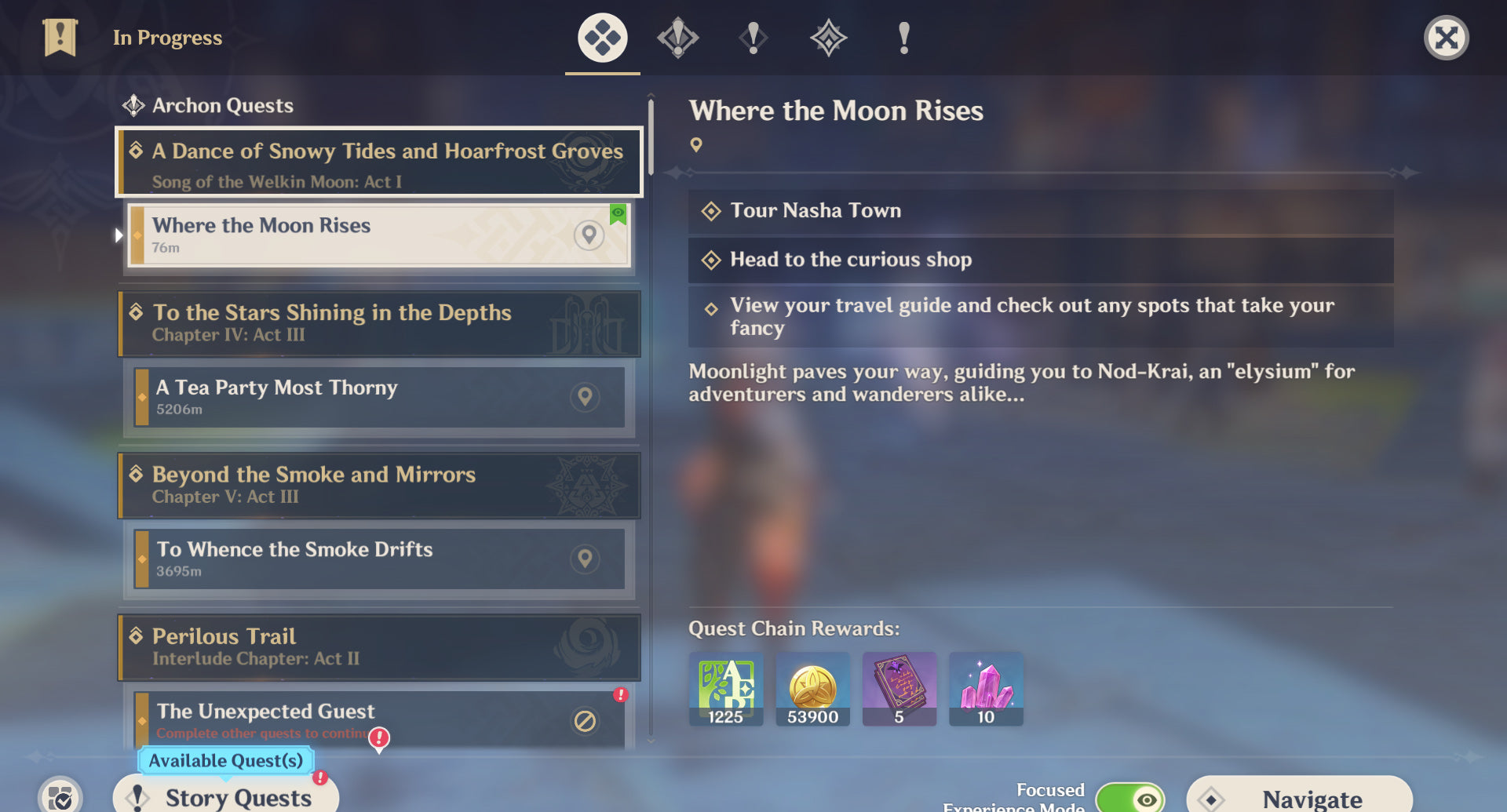Open the Archon Quests filter tab
The width and height of the screenshot is (1507, 812).
pos(677,38)
